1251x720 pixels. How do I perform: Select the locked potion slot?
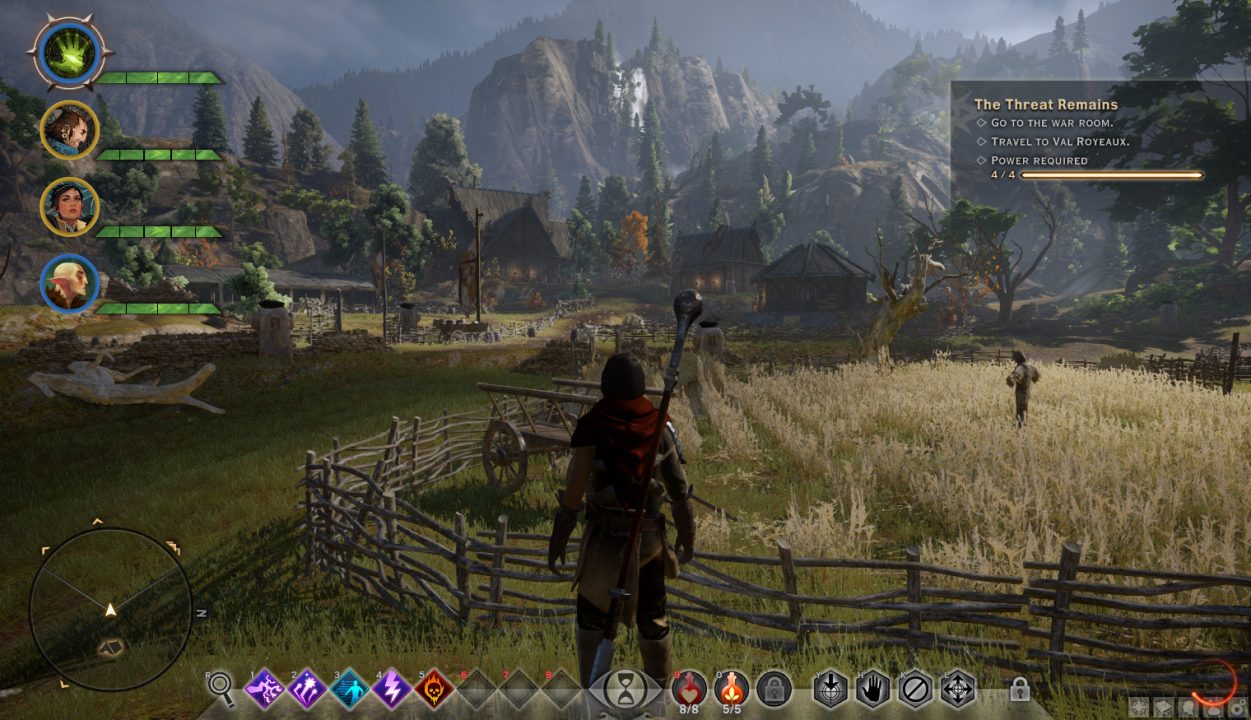point(774,689)
